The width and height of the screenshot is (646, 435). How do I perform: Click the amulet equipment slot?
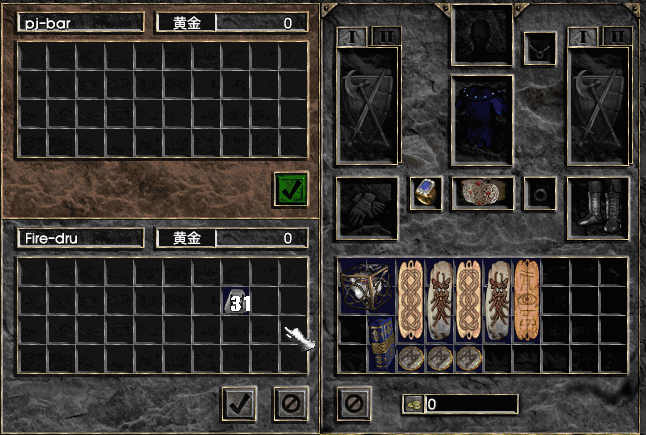click(541, 46)
